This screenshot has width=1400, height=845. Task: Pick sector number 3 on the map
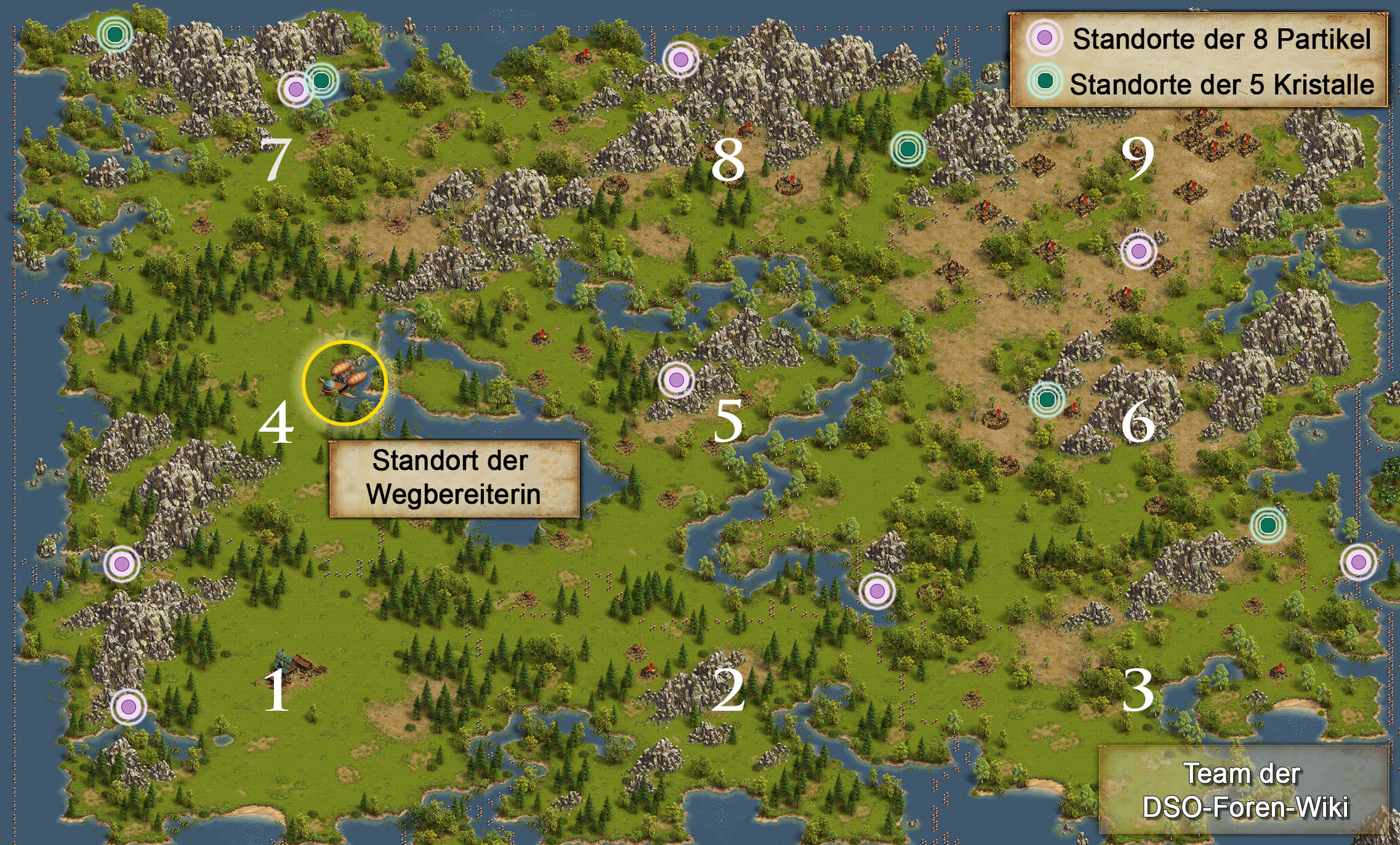tap(1138, 691)
